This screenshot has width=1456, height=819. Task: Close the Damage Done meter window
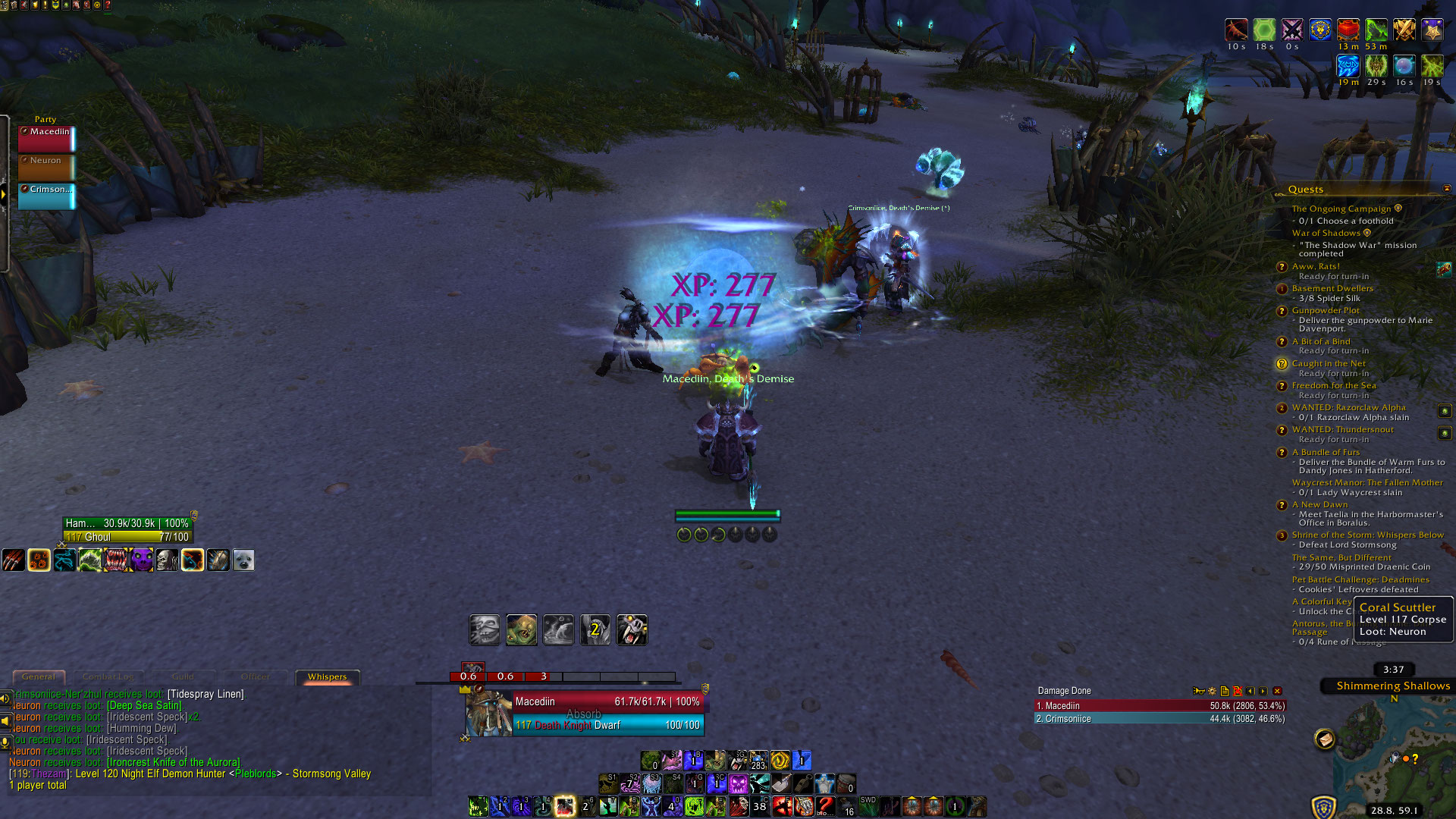pos(1277,691)
